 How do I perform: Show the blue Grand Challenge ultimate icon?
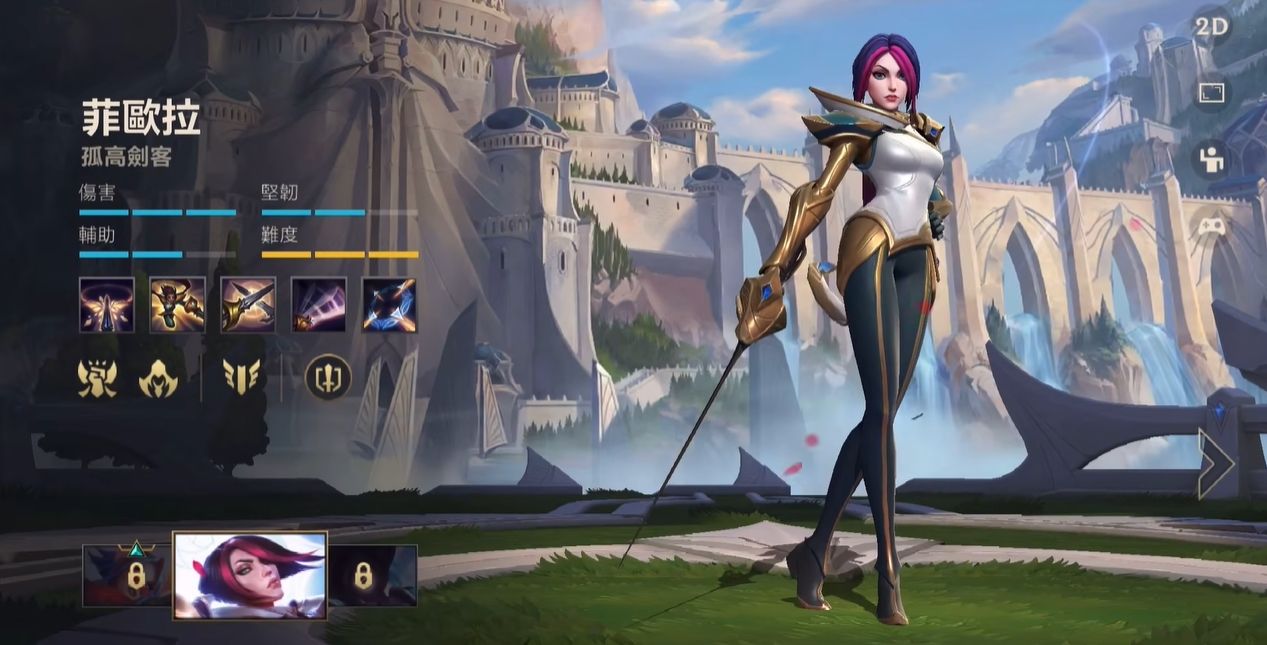(389, 305)
